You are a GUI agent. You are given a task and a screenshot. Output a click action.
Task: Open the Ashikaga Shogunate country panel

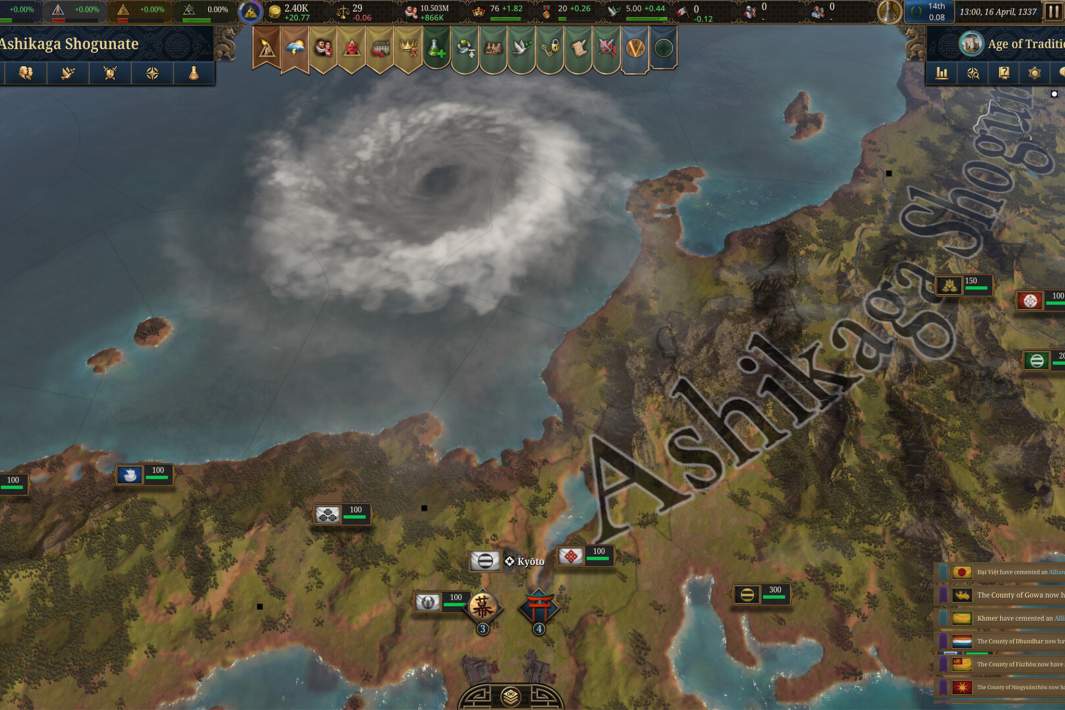tap(70, 44)
